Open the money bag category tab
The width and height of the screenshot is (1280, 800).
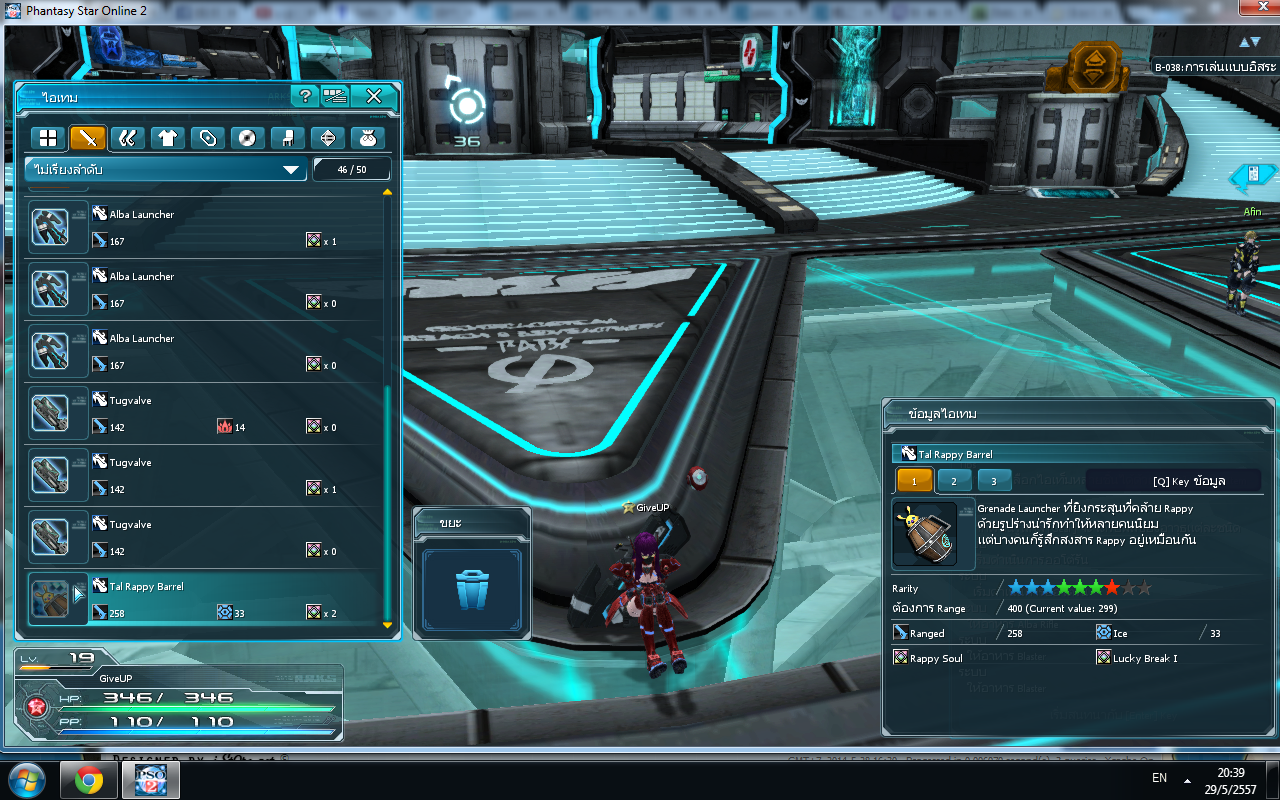coord(366,138)
